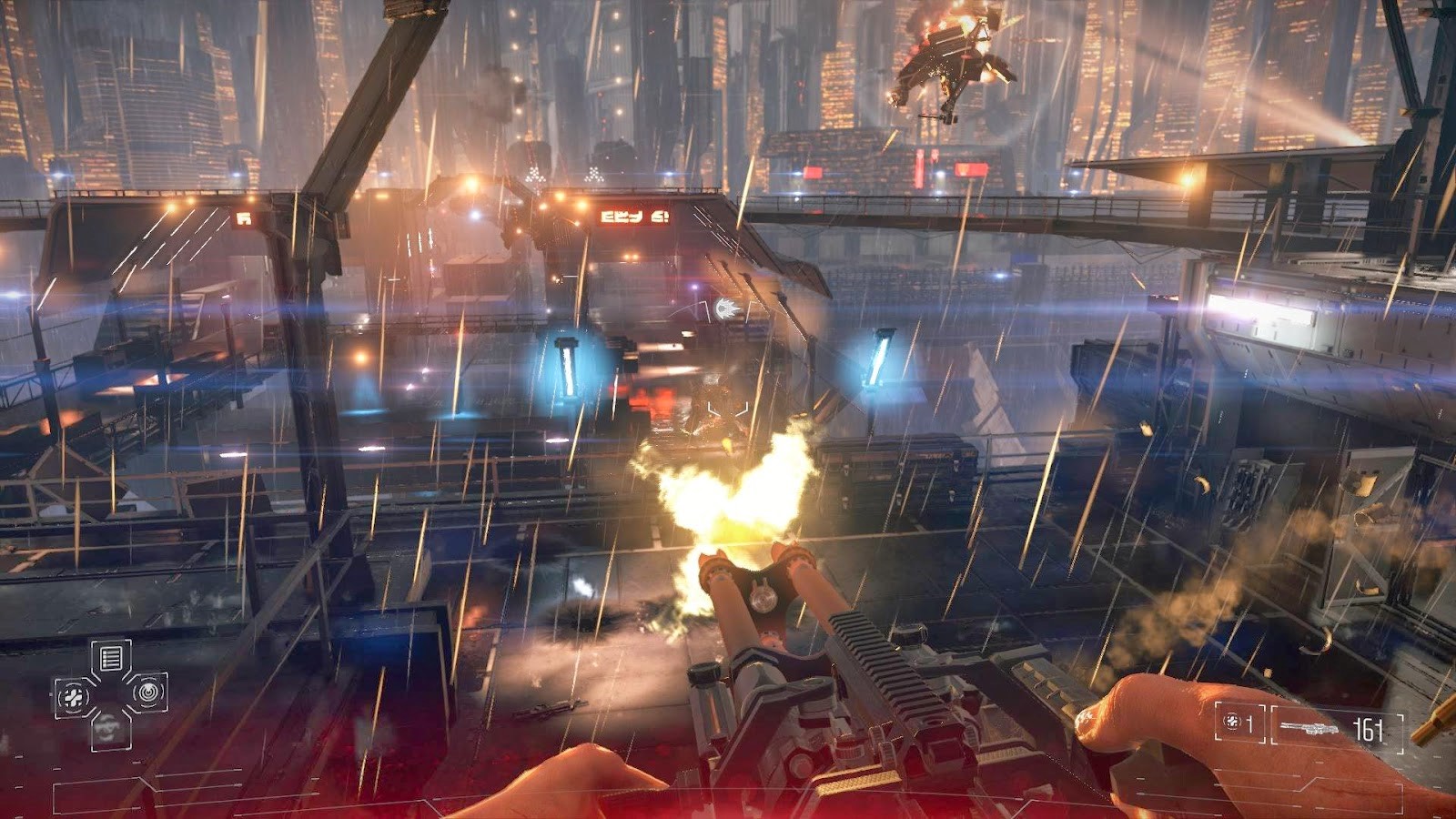The image size is (1456, 819).
Task: Select the medical cross icon on the D-pad
Action: click(74, 698)
